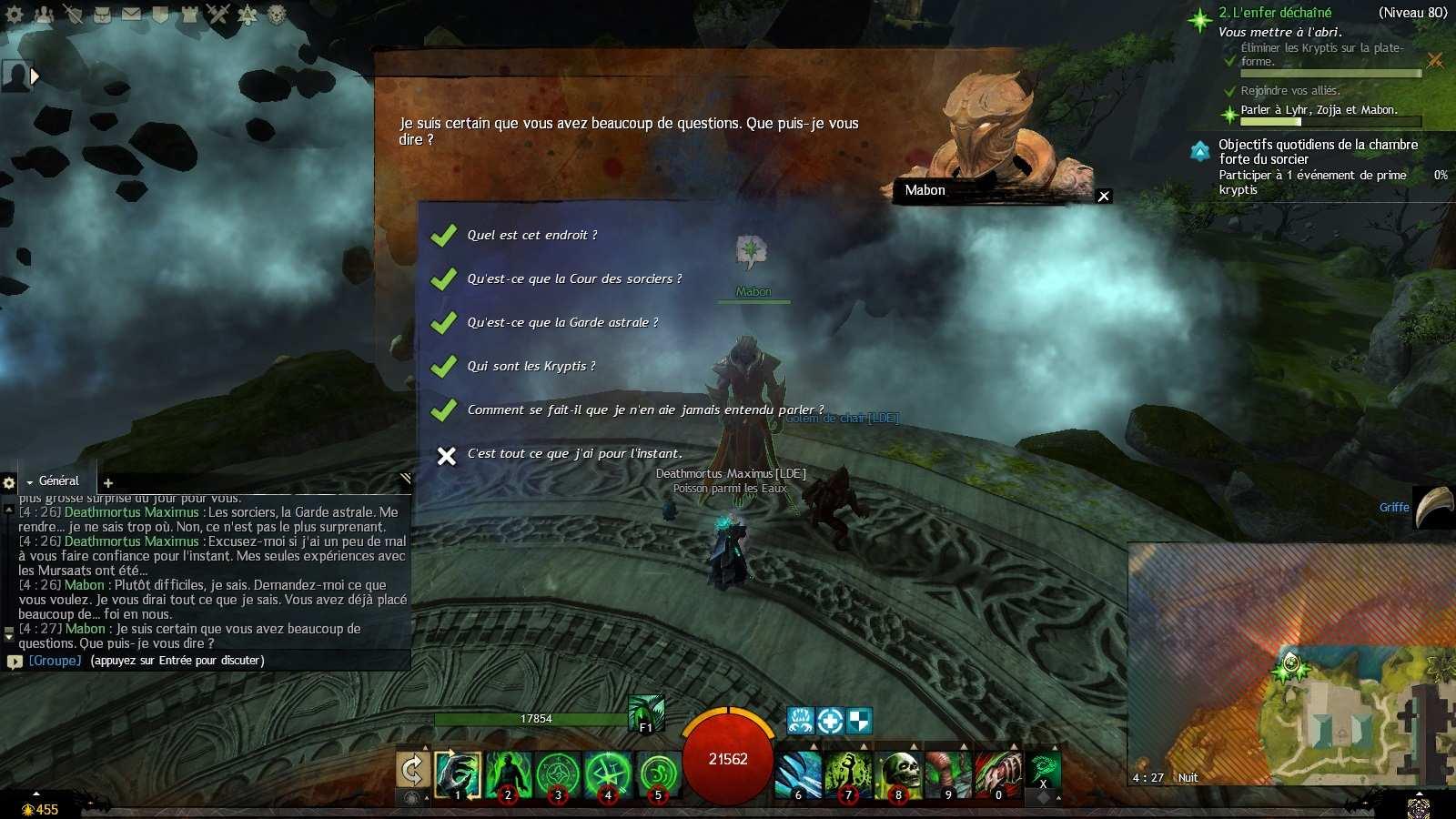1456x819 pixels.
Task: Select the Garde astrale question
Action: pos(561,323)
